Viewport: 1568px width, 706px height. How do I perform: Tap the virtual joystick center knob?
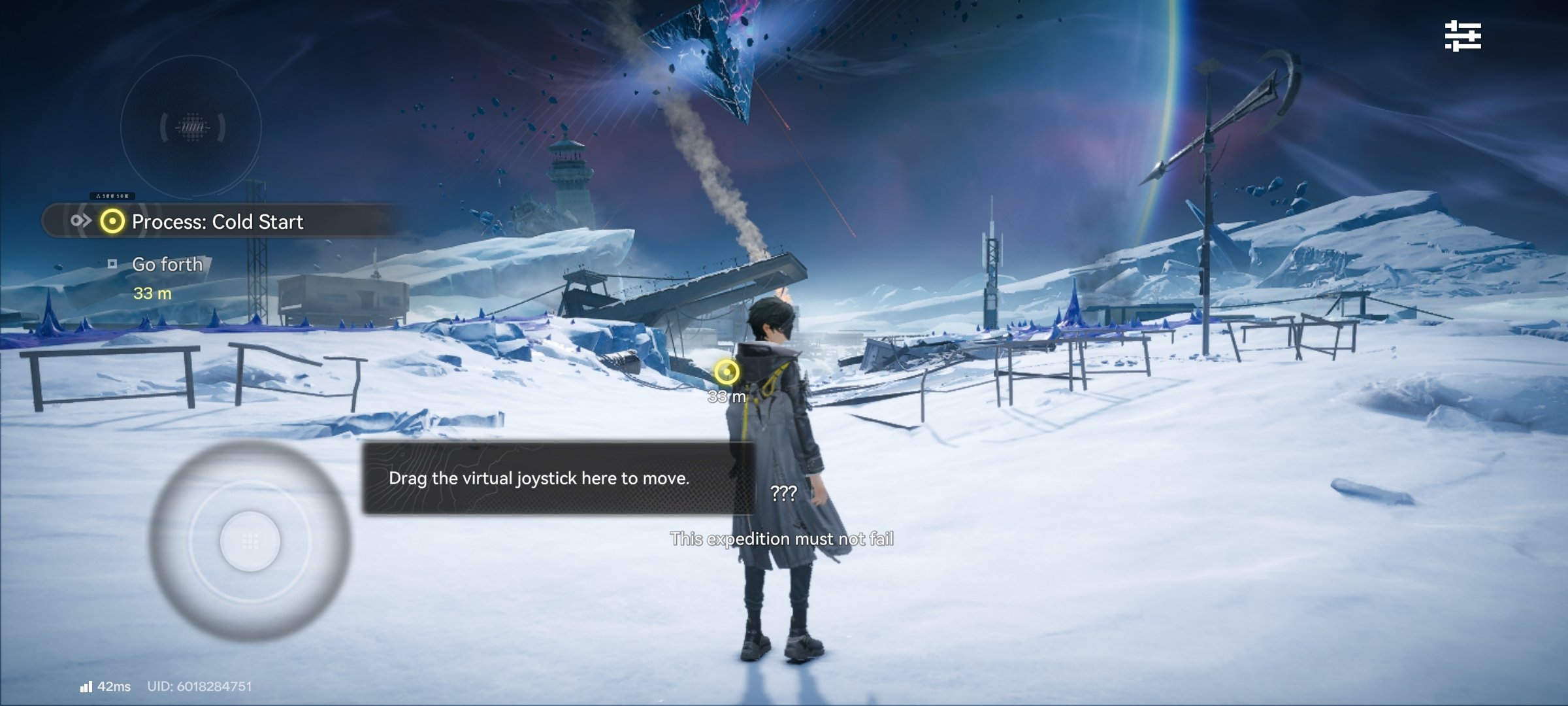click(250, 541)
